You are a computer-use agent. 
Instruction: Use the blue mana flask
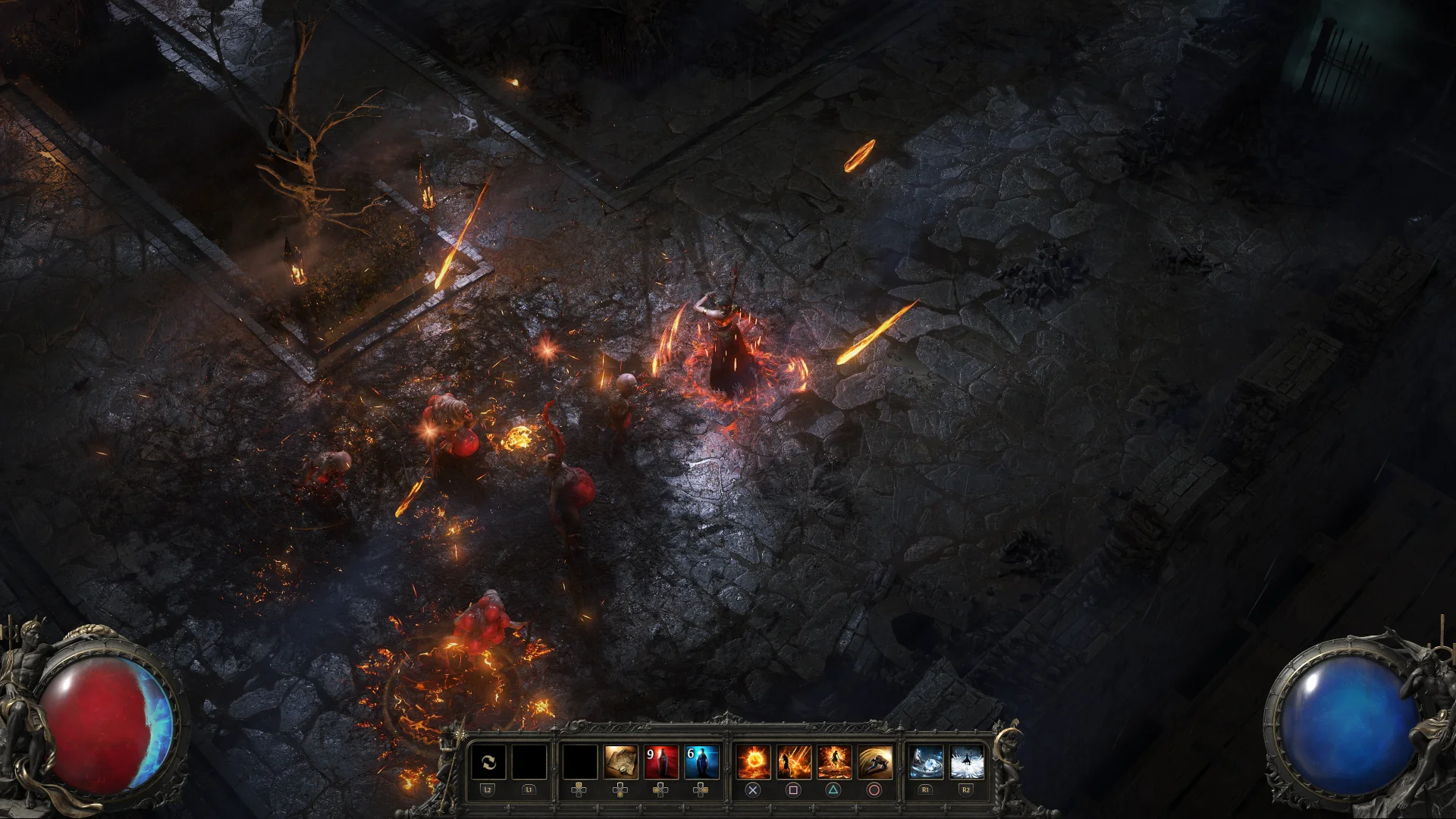pos(701,762)
